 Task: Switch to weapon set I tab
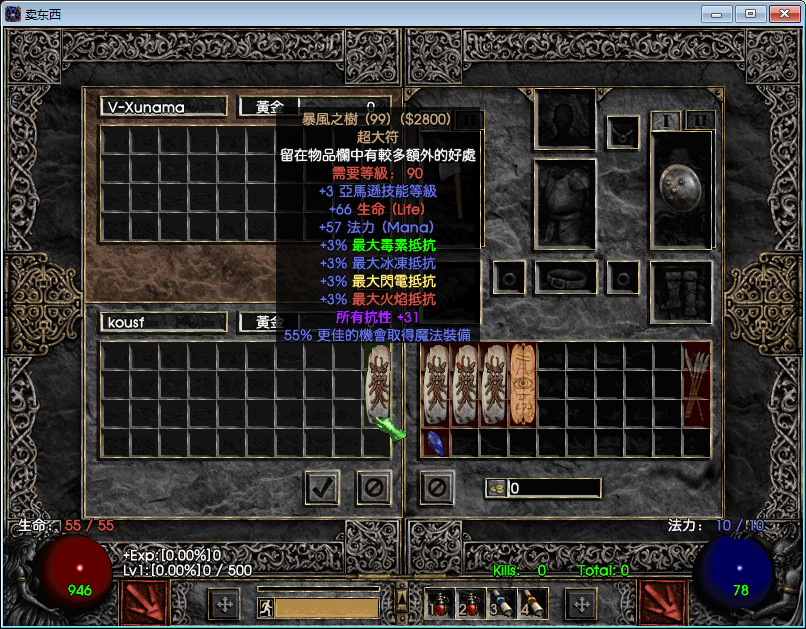coord(664,120)
